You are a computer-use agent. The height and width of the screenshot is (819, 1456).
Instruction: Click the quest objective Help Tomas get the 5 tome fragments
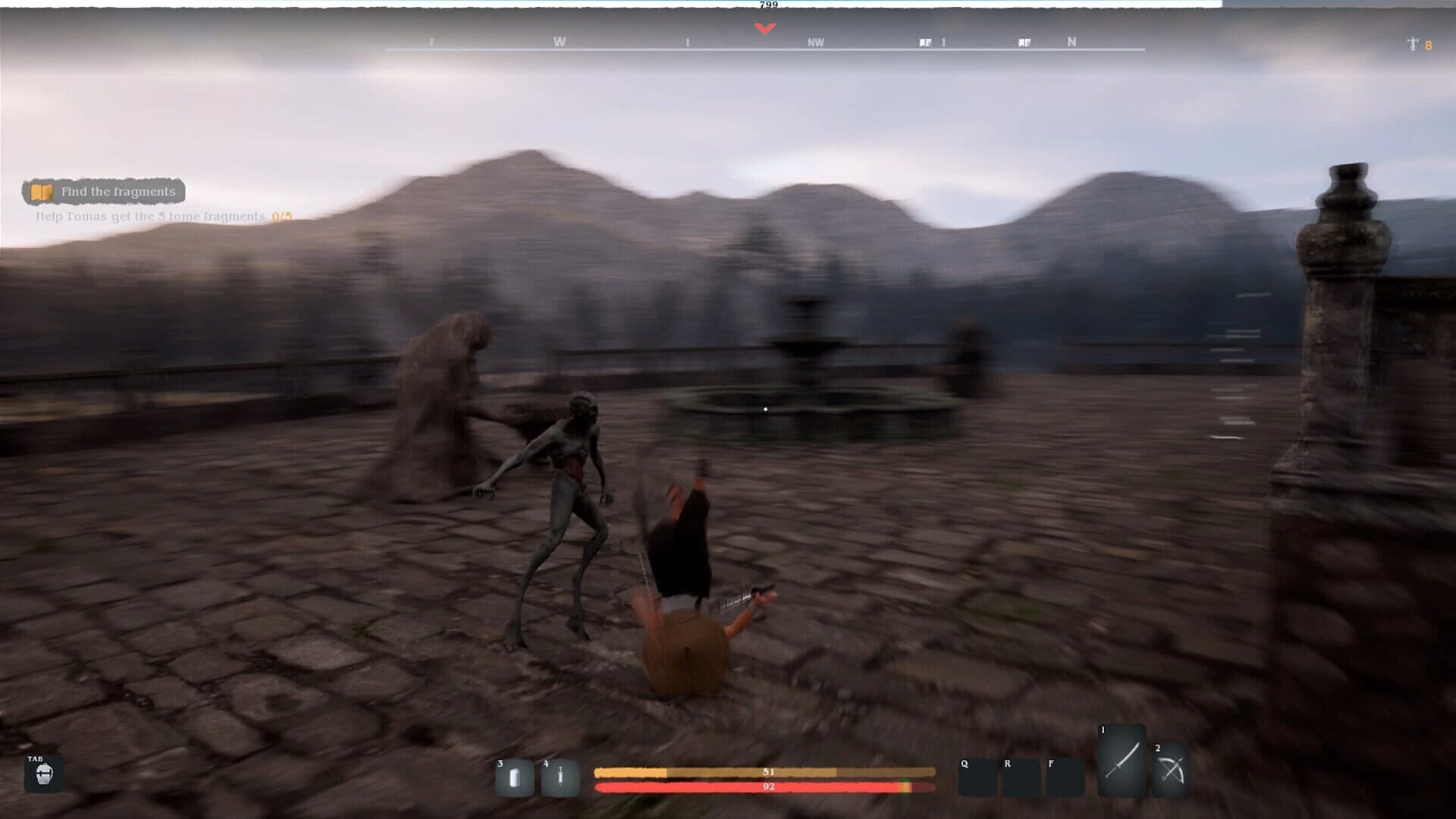tap(149, 216)
